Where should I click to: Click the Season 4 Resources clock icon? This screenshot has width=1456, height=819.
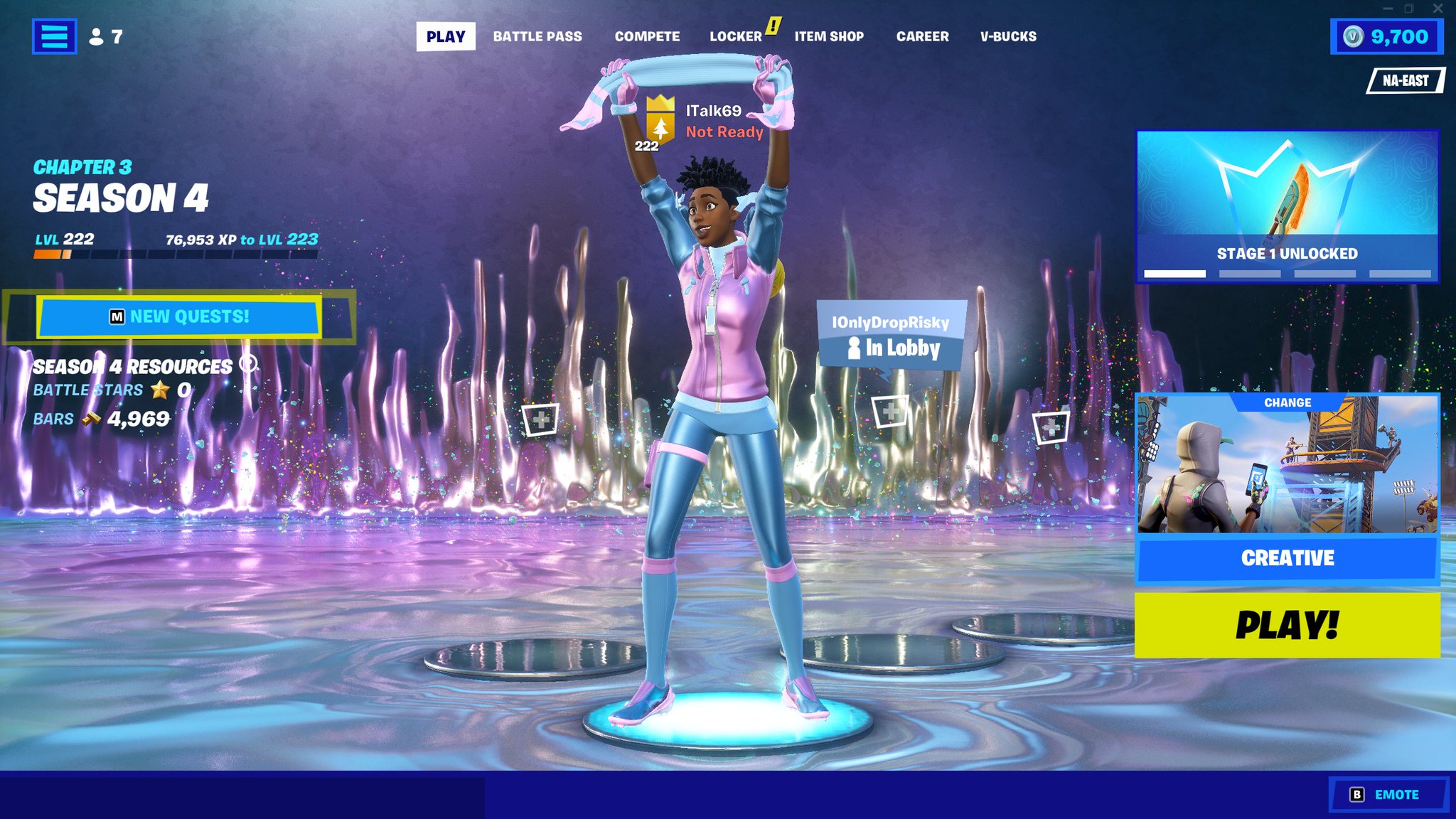[x=247, y=364]
